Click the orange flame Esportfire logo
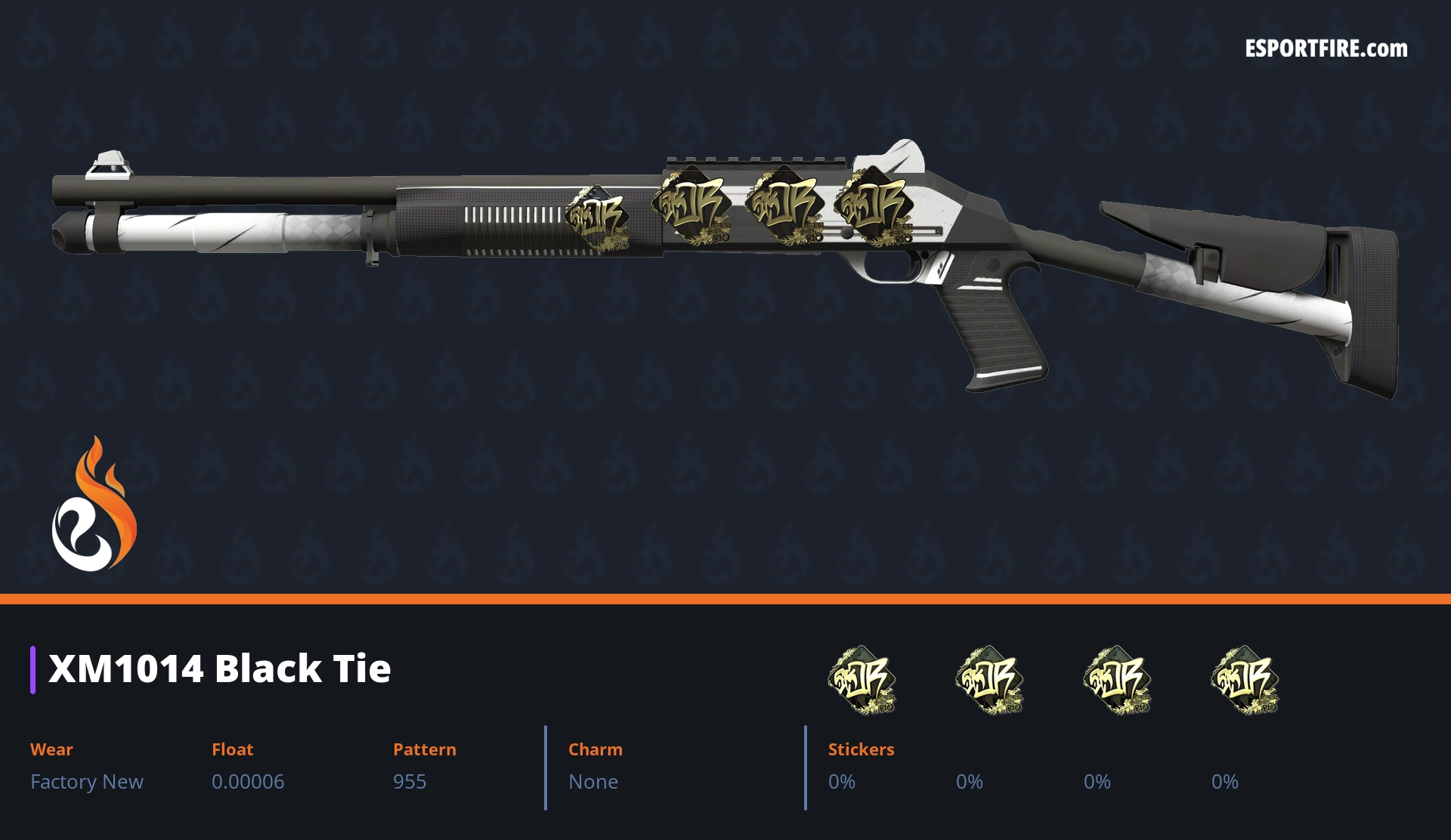Viewport: 1451px width, 840px height. click(94, 505)
